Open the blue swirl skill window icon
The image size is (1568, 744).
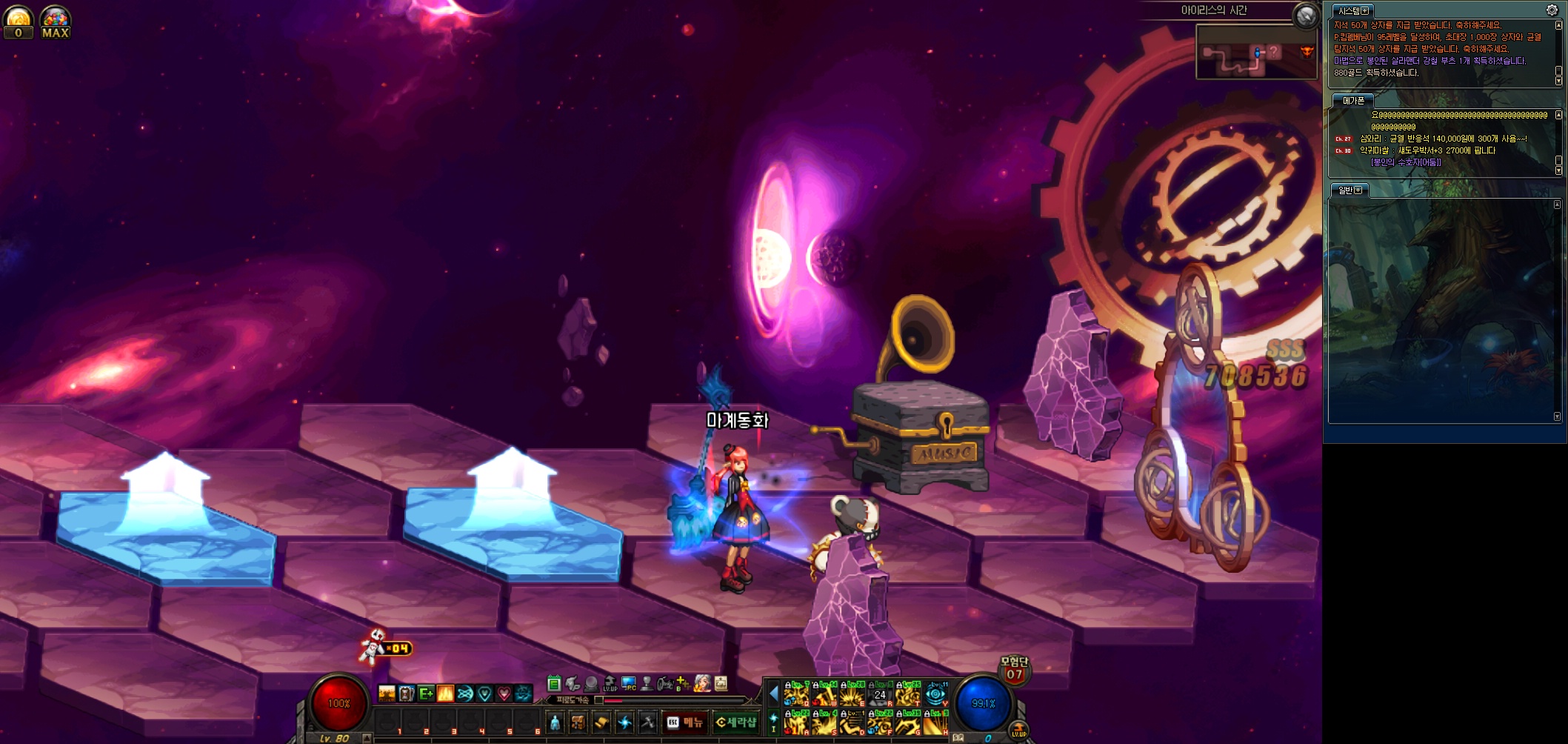pyautogui.click(x=625, y=722)
